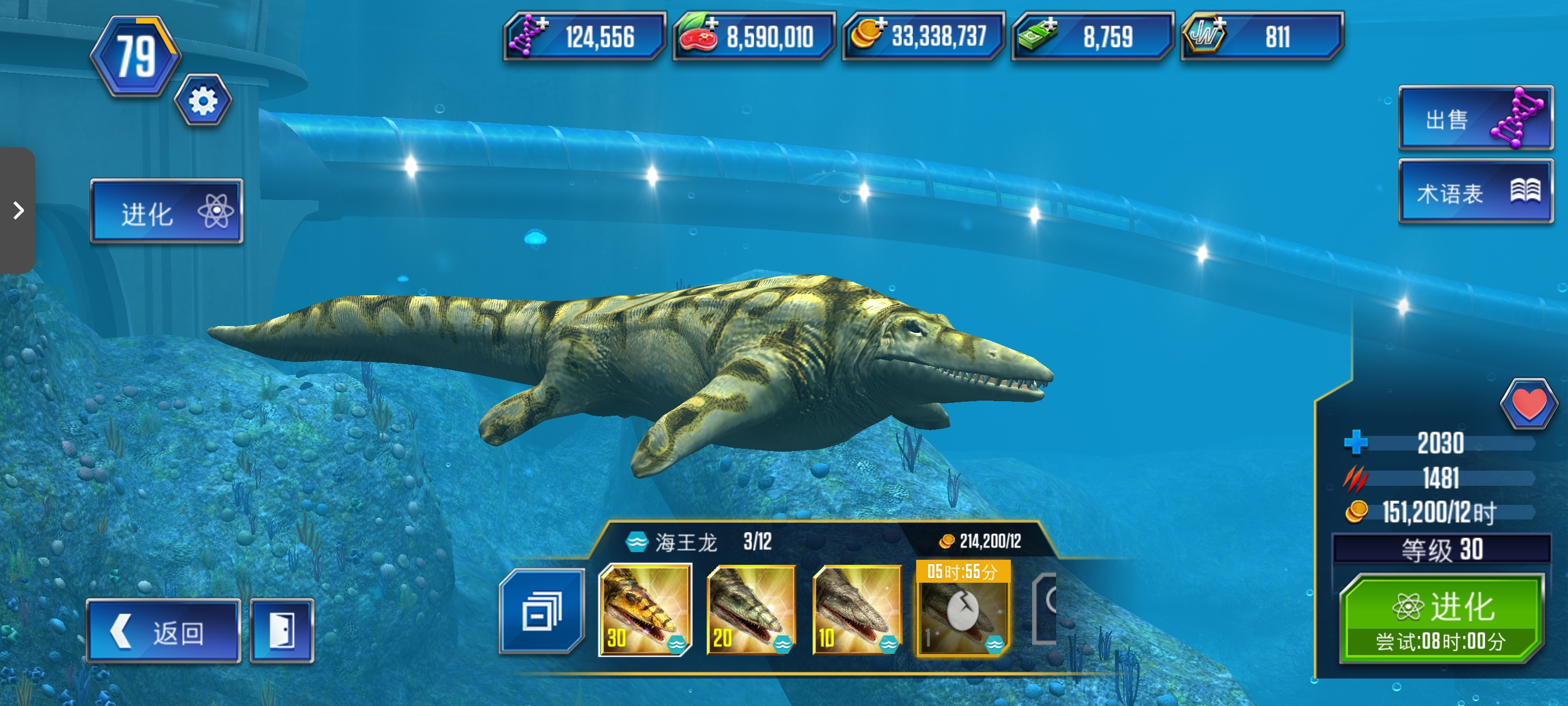This screenshot has width=1568, height=706.
Task: Go back with the 返回 button
Action: pyautogui.click(x=163, y=631)
